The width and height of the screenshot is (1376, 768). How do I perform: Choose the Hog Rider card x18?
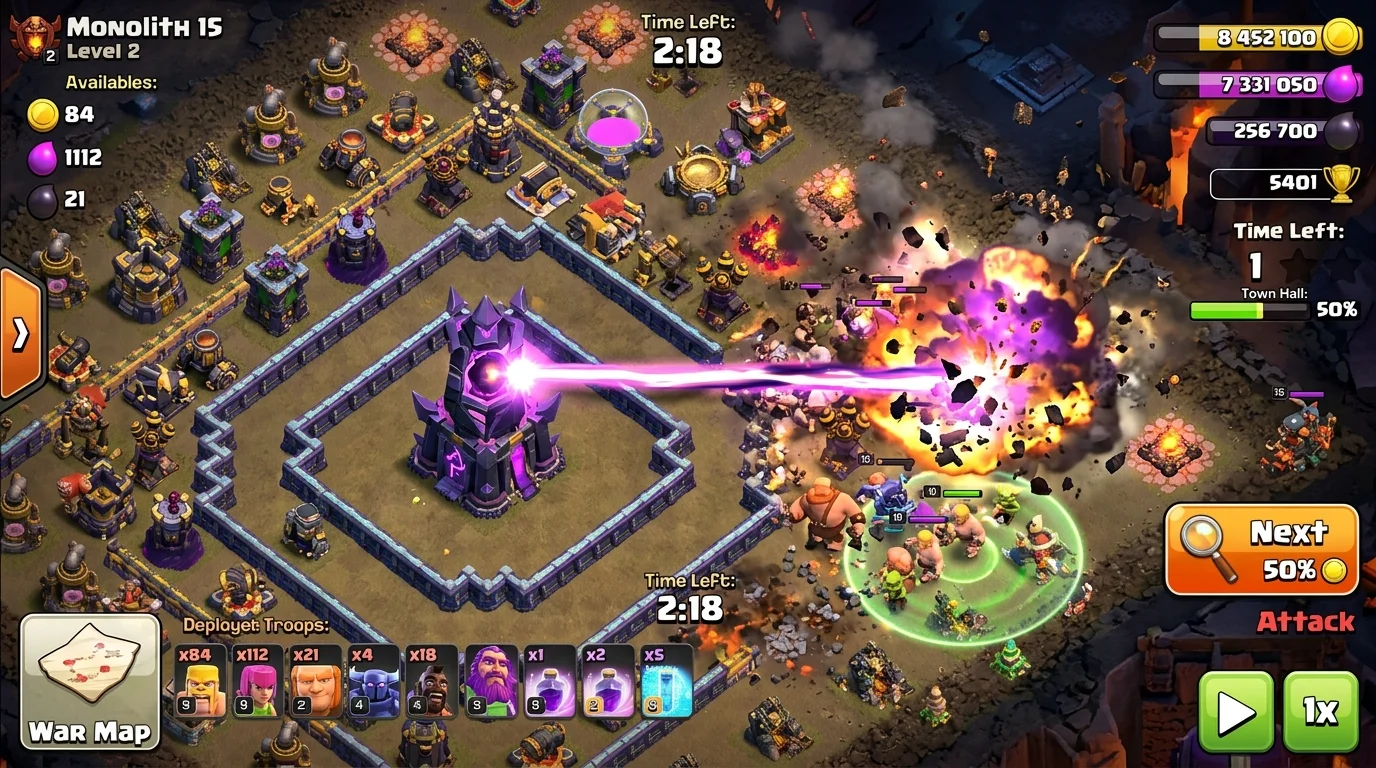tap(432, 681)
